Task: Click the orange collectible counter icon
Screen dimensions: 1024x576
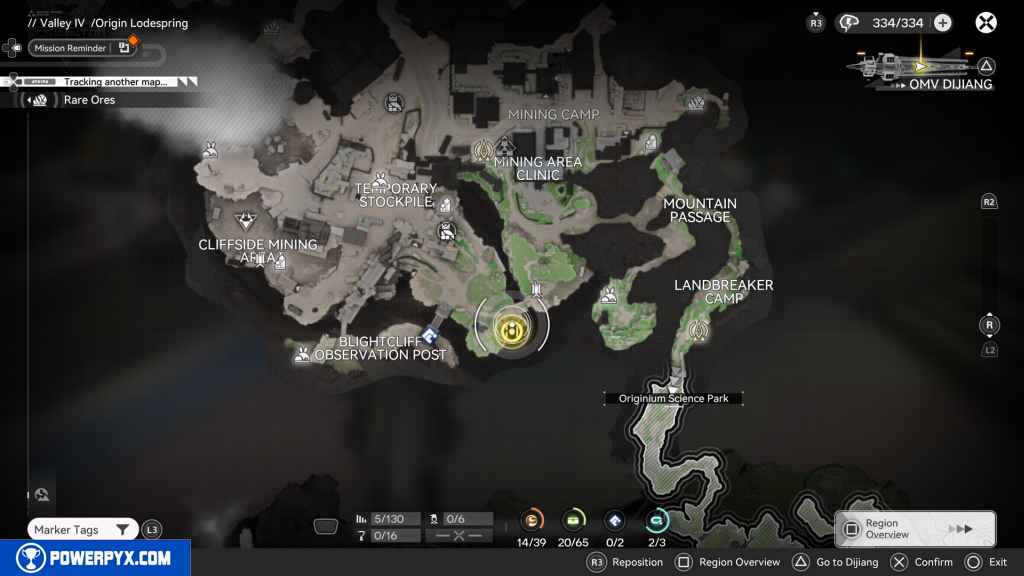Action: [x=532, y=520]
